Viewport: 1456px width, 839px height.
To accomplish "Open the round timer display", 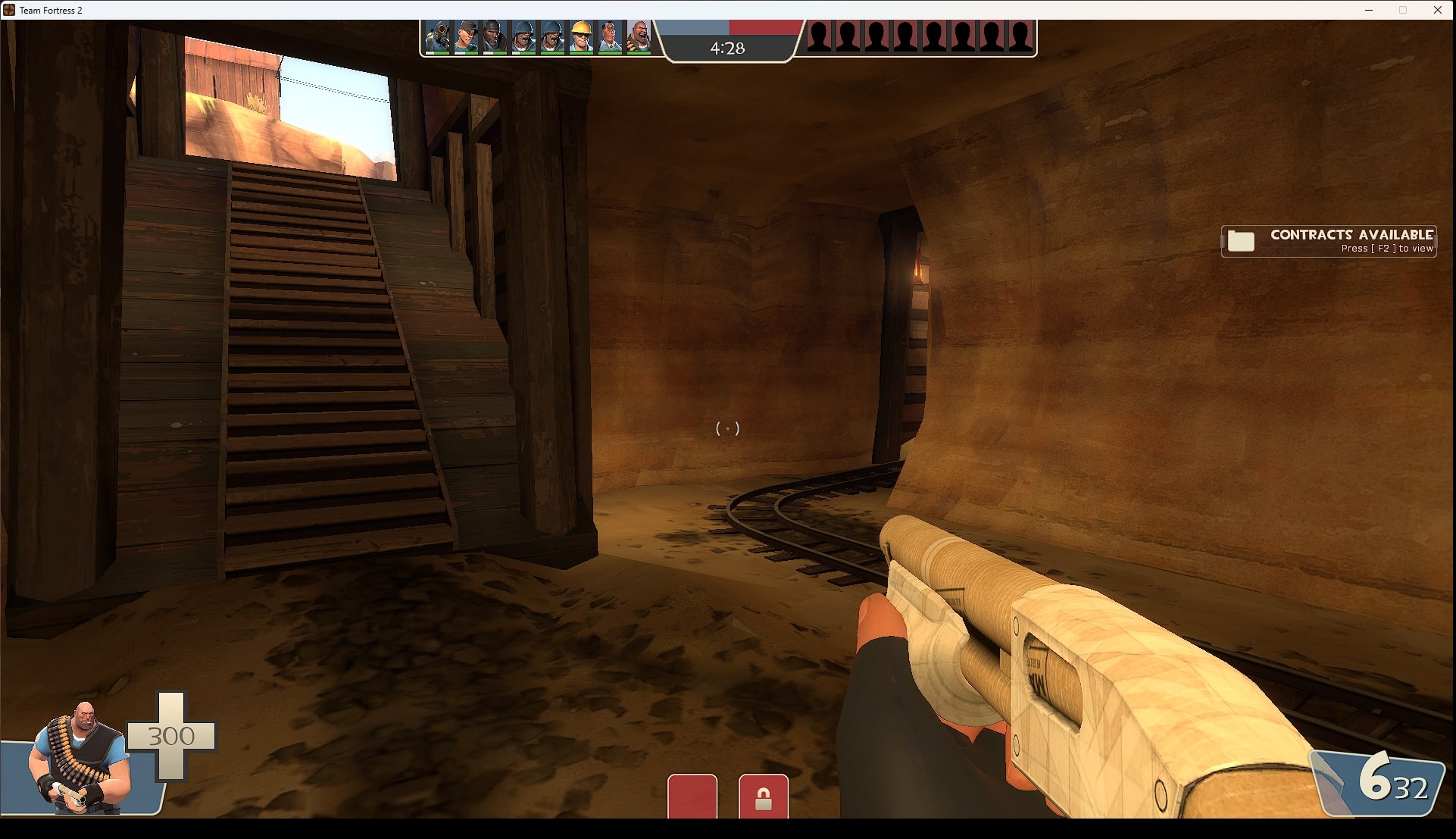I will click(727, 48).
